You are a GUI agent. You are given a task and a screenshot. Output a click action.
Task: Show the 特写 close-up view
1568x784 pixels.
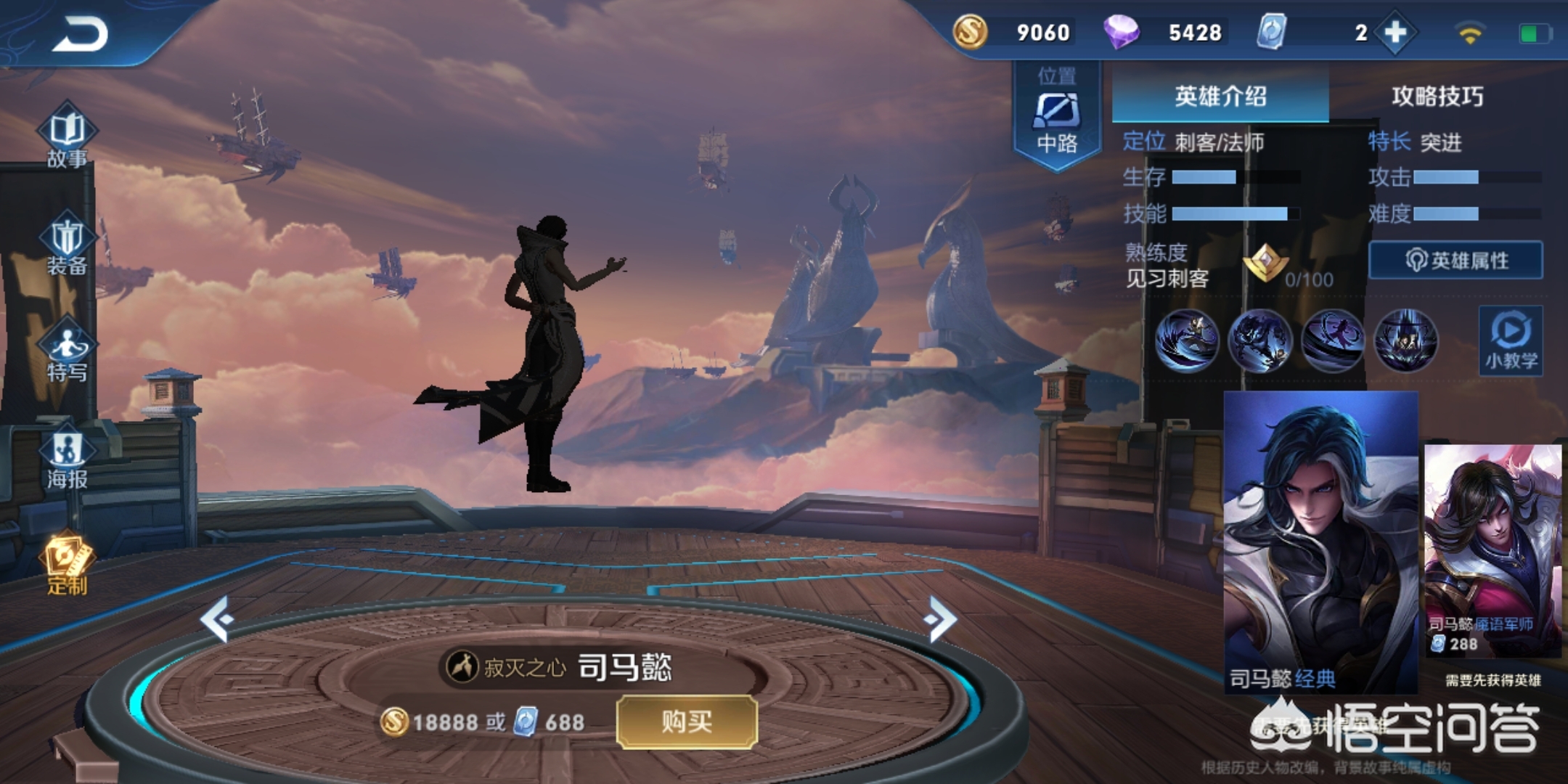(x=67, y=353)
